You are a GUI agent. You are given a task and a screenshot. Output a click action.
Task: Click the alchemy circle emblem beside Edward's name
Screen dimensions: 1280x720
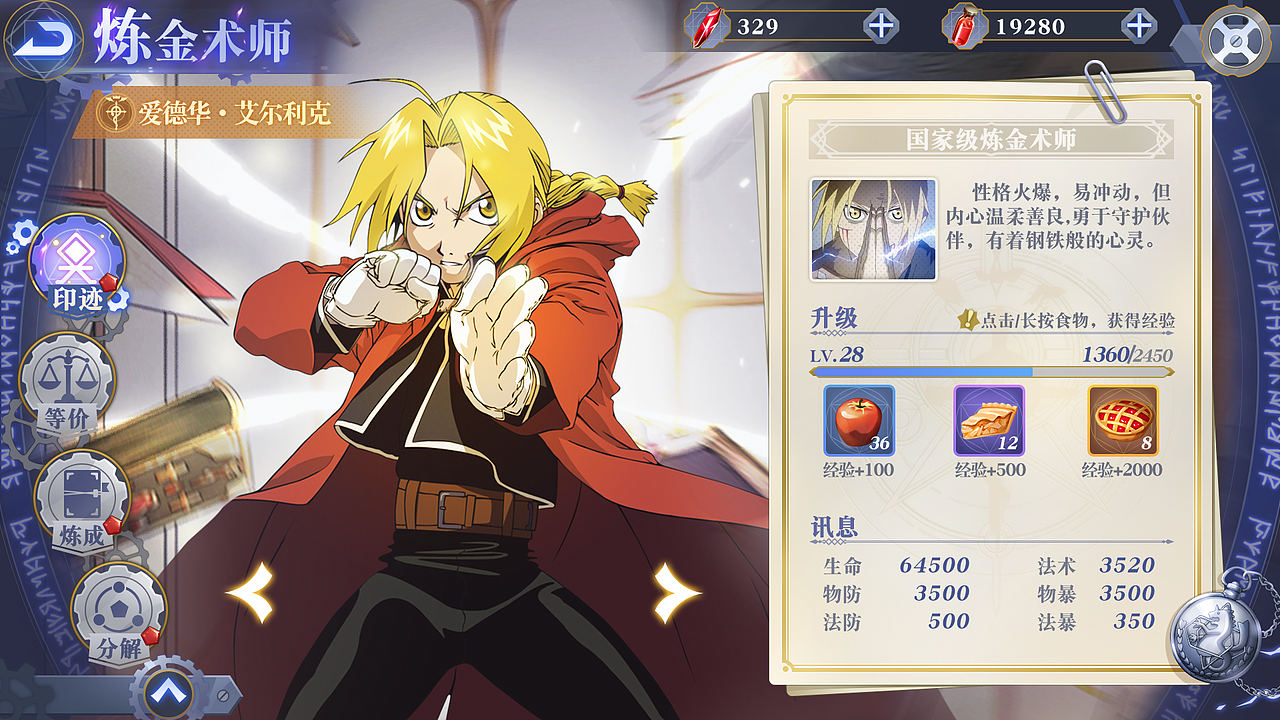point(118,114)
